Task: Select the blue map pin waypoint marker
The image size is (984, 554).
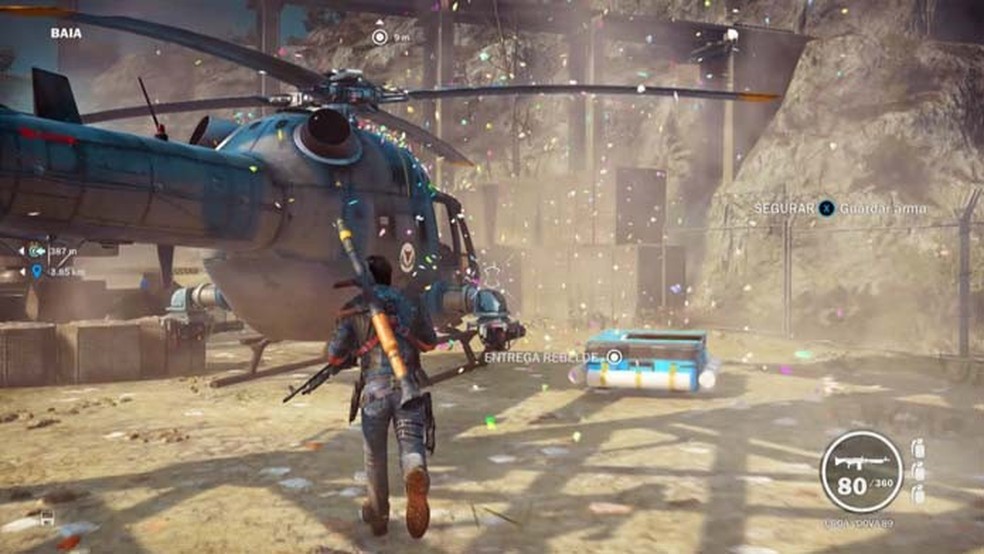Action: tap(37, 271)
